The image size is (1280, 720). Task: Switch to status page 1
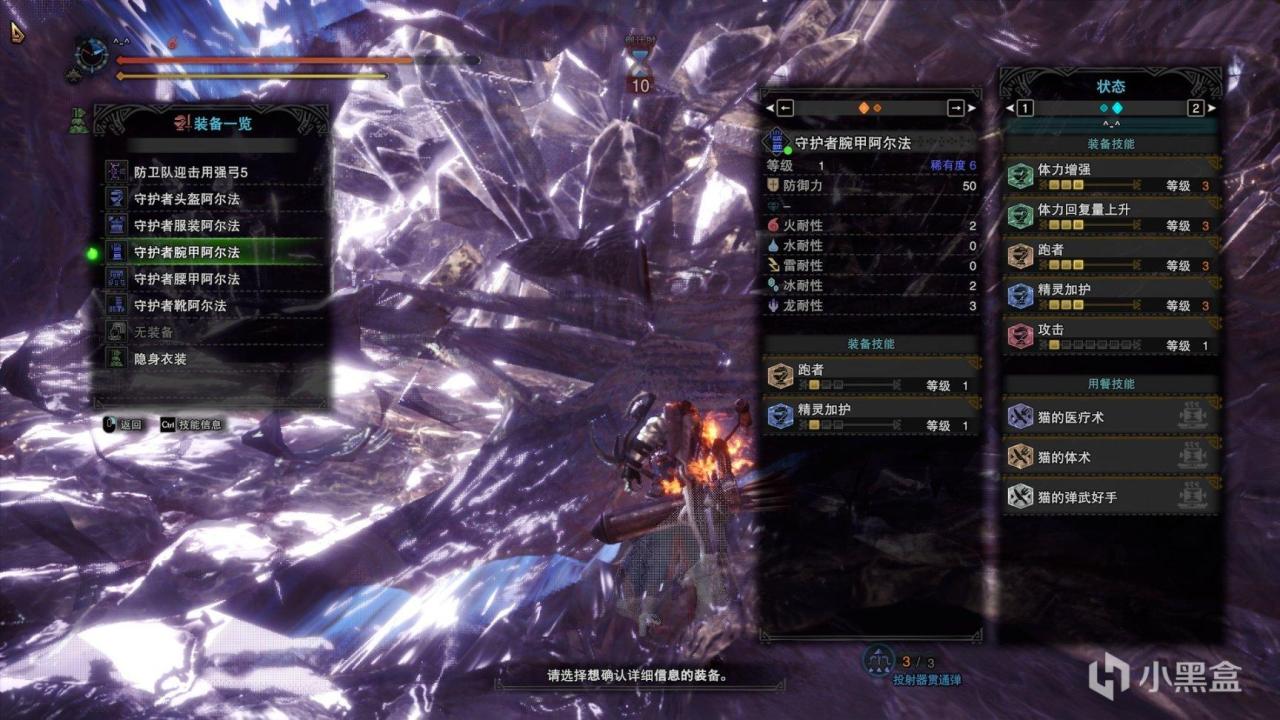[x=1026, y=108]
